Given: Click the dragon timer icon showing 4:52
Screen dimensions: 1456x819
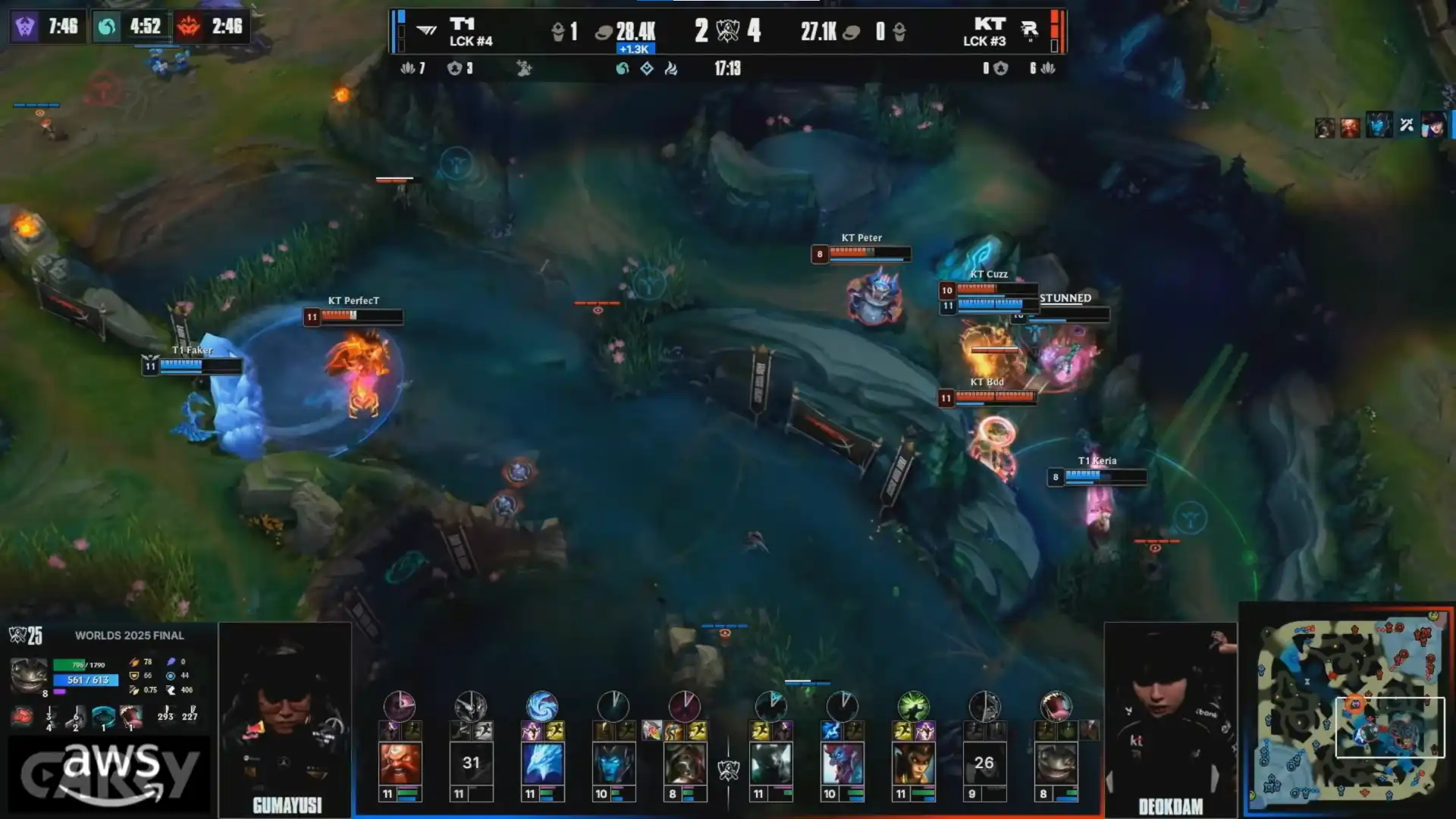Looking at the screenshot, I should 107,27.
